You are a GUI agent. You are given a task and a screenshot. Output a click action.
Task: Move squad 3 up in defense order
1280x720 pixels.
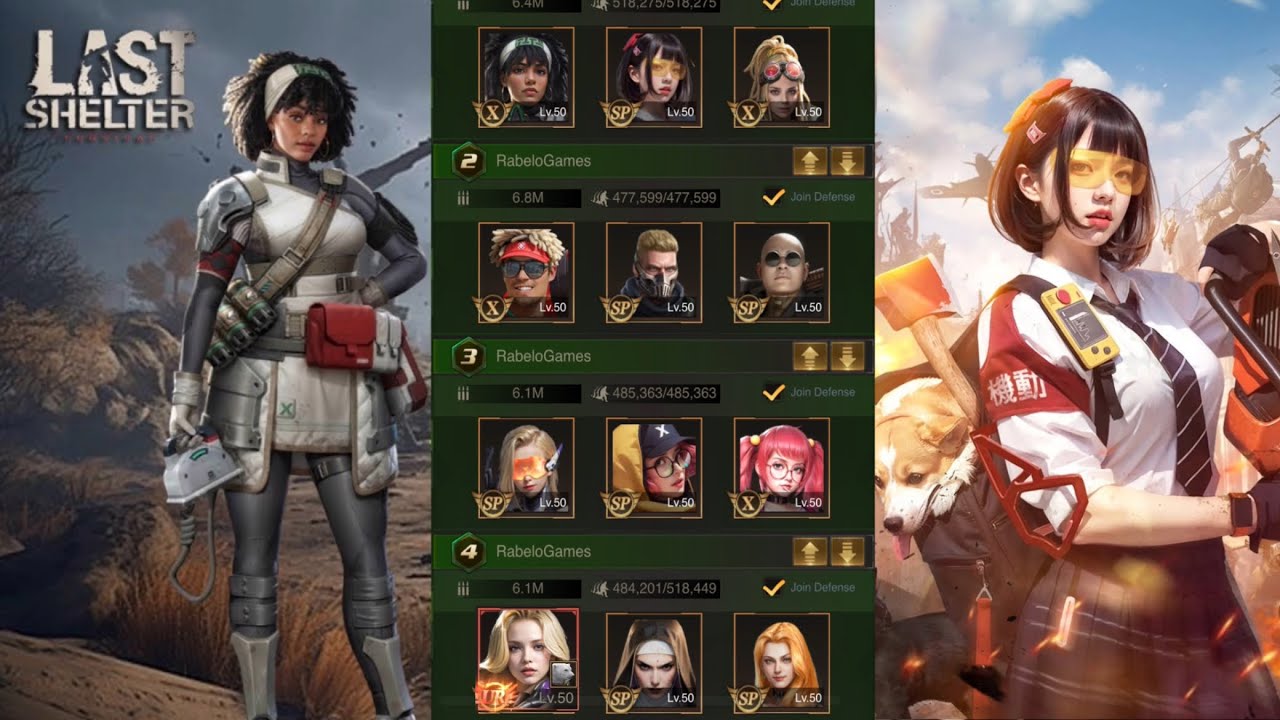coord(810,356)
